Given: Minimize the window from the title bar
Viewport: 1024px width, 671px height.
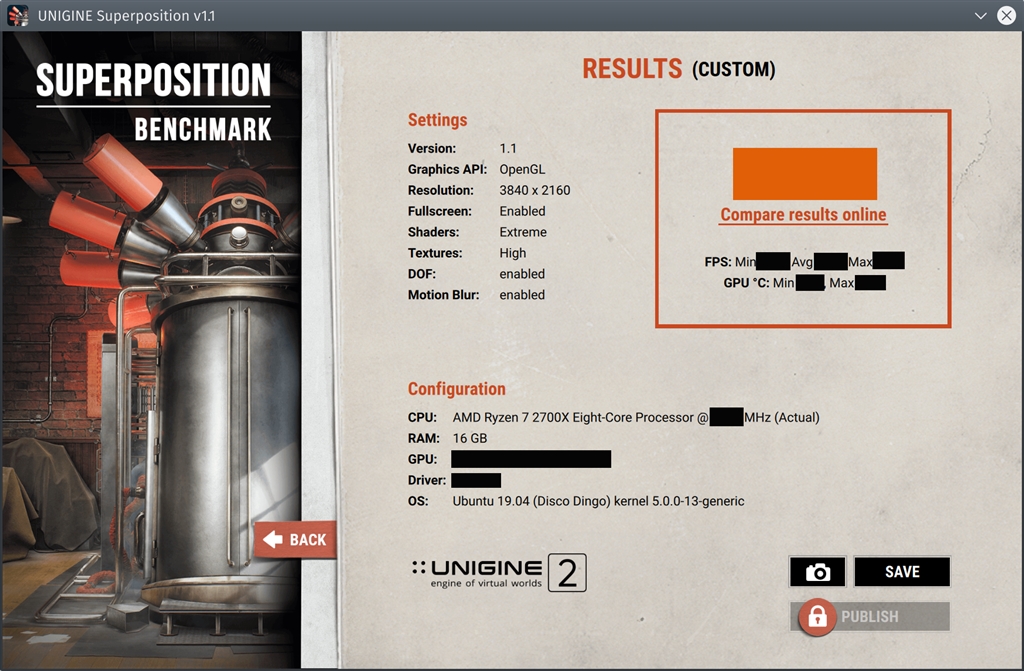Looking at the screenshot, I should coord(980,16).
